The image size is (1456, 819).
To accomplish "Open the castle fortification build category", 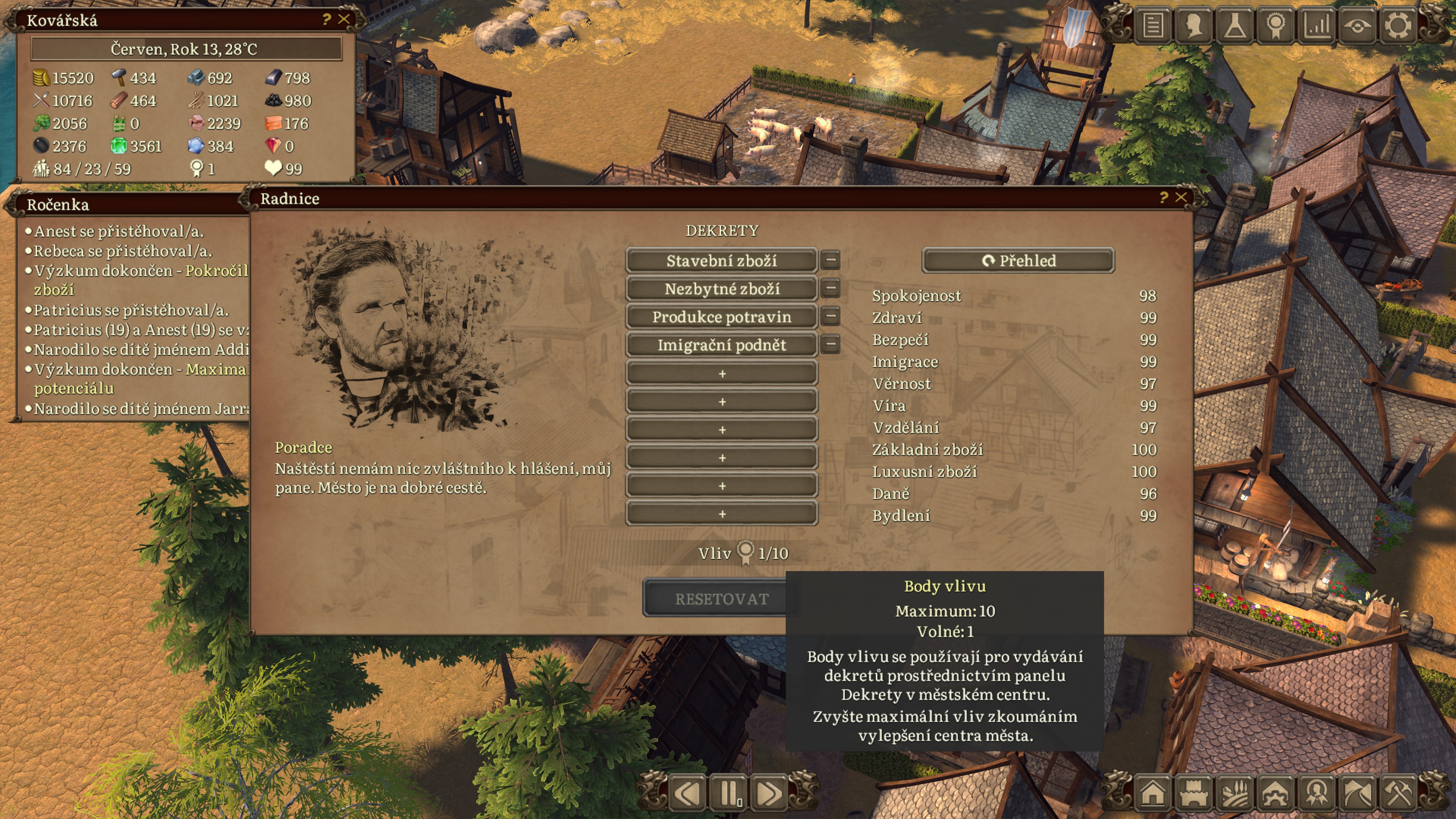I will click(1194, 794).
